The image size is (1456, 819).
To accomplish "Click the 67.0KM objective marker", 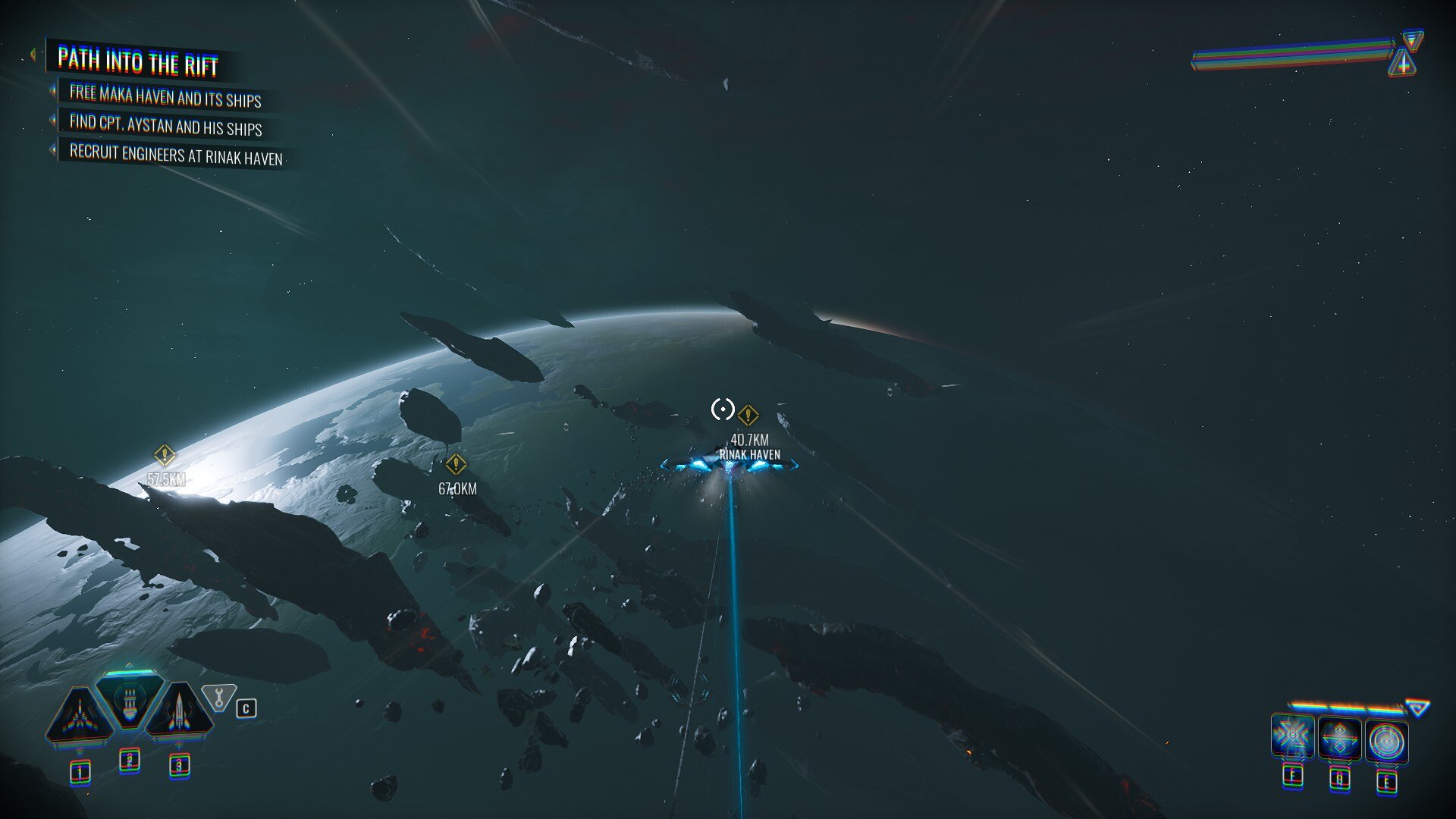I will pyautogui.click(x=455, y=464).
